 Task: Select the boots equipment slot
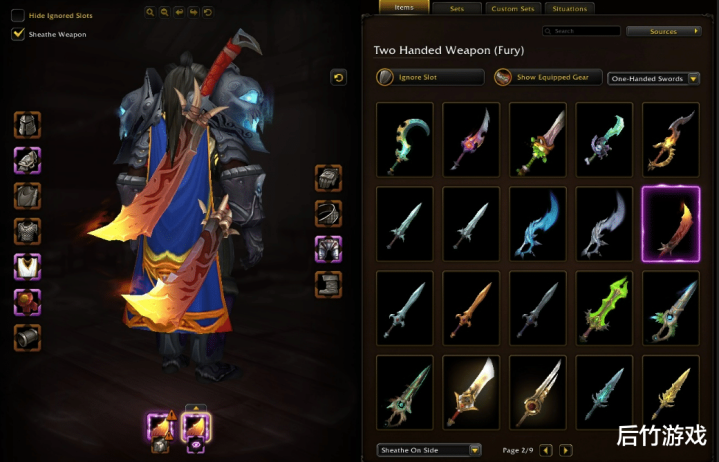click(328, 283)
